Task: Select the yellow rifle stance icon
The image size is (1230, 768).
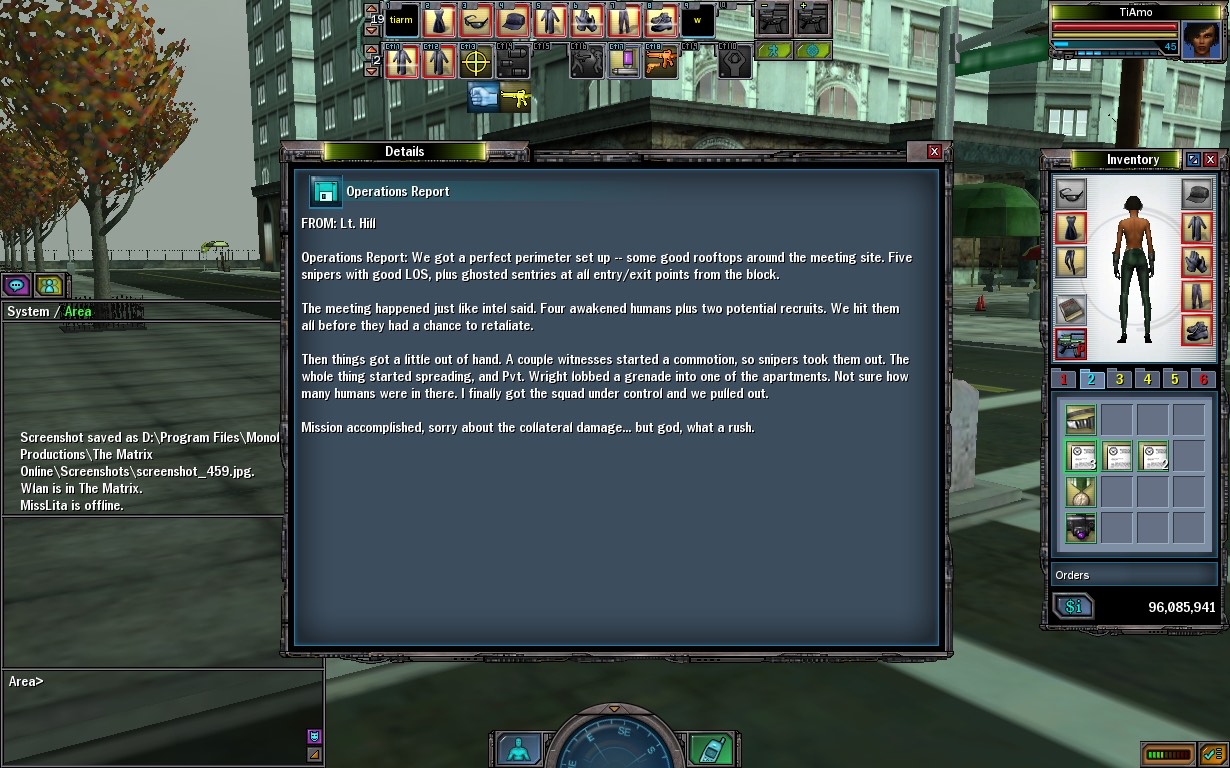Action: click(x=516, y=97)
